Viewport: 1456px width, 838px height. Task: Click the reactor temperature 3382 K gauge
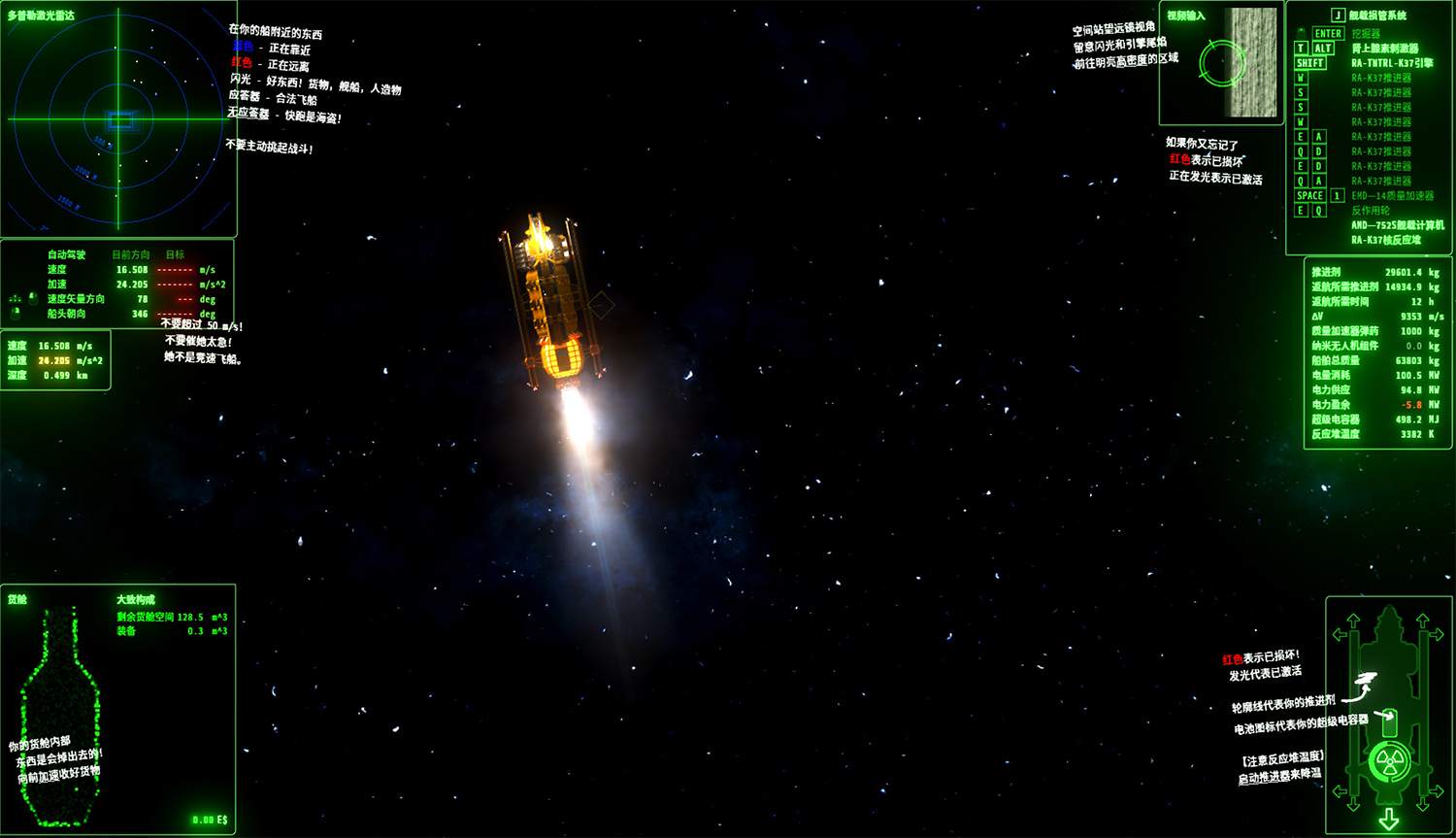(1383, 433)
